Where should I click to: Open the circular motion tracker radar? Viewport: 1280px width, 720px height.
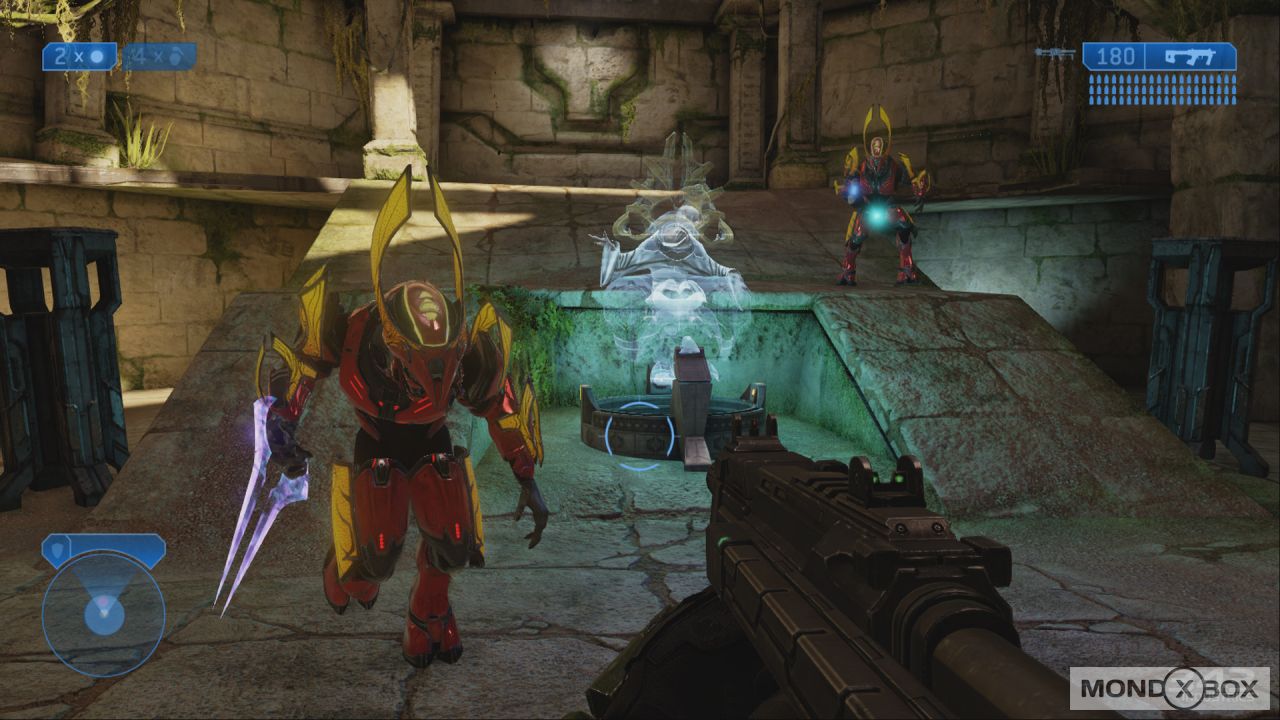[103, 614]
